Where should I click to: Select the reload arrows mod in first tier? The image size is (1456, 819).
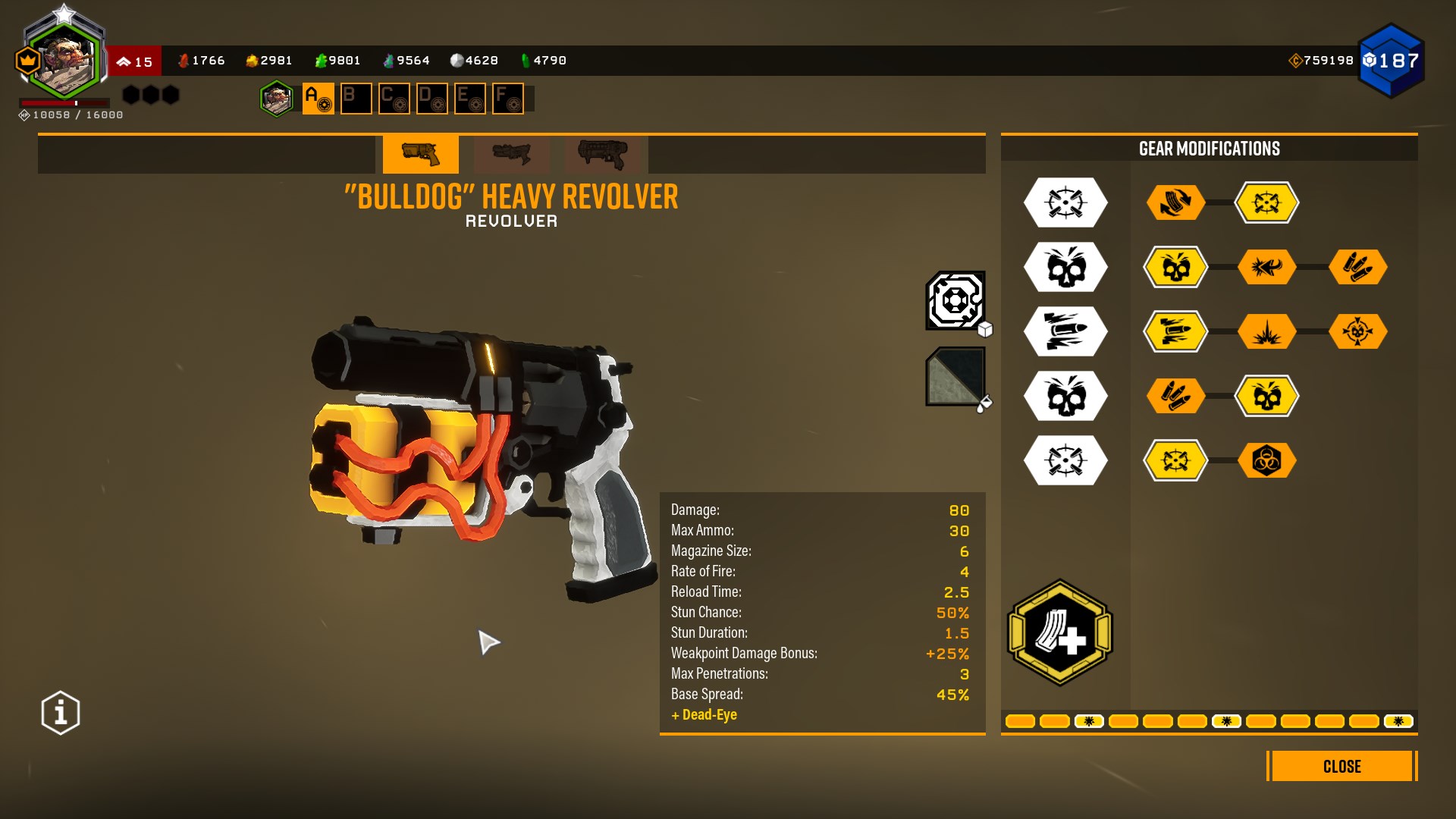[x=1175, y=202]
